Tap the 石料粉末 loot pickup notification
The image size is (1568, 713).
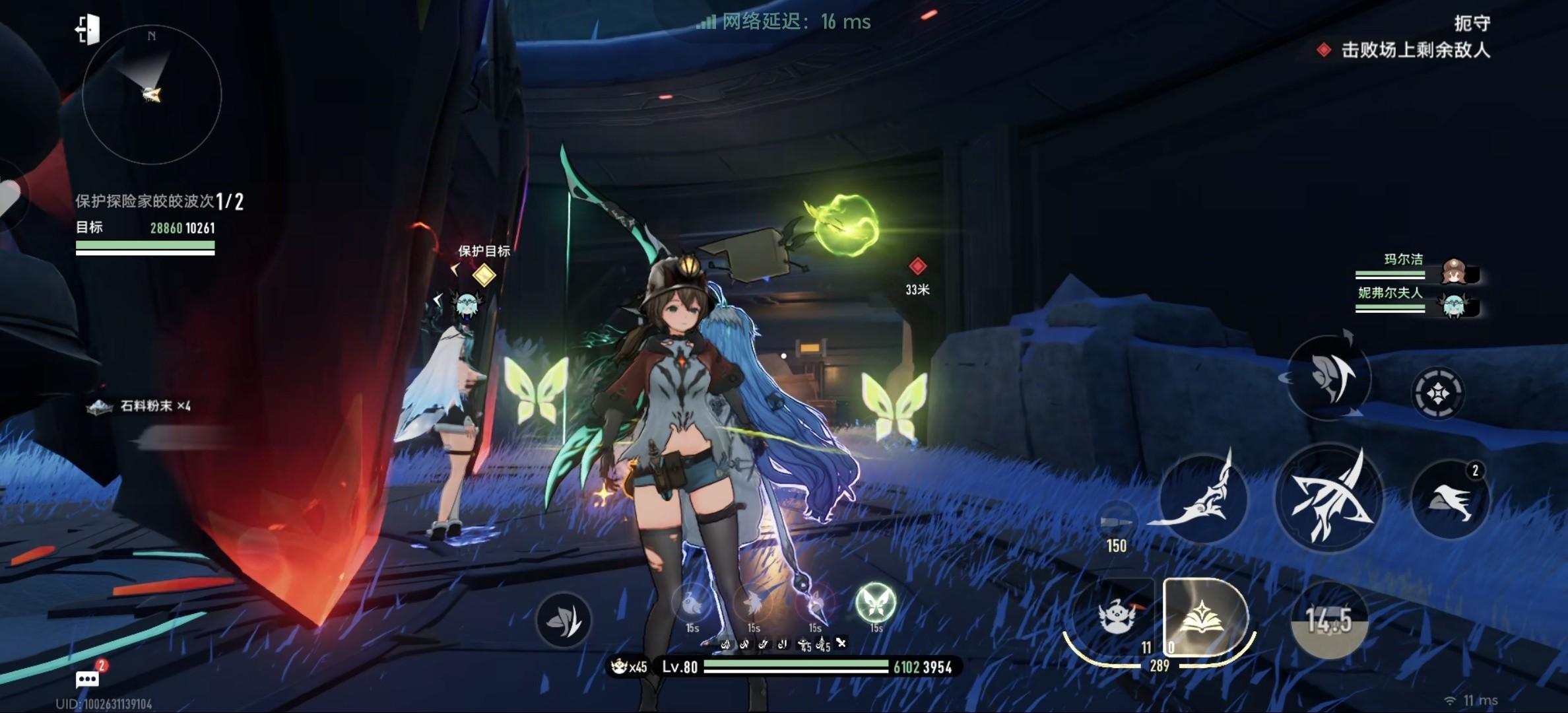click(140, 406)
